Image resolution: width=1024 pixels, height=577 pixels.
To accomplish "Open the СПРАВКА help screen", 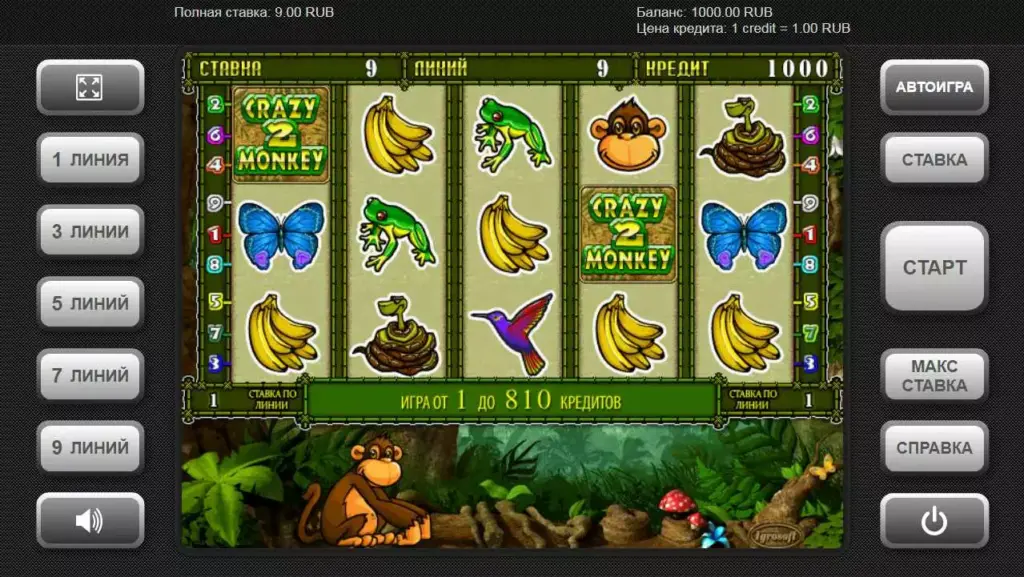I will tap(934, 447).
